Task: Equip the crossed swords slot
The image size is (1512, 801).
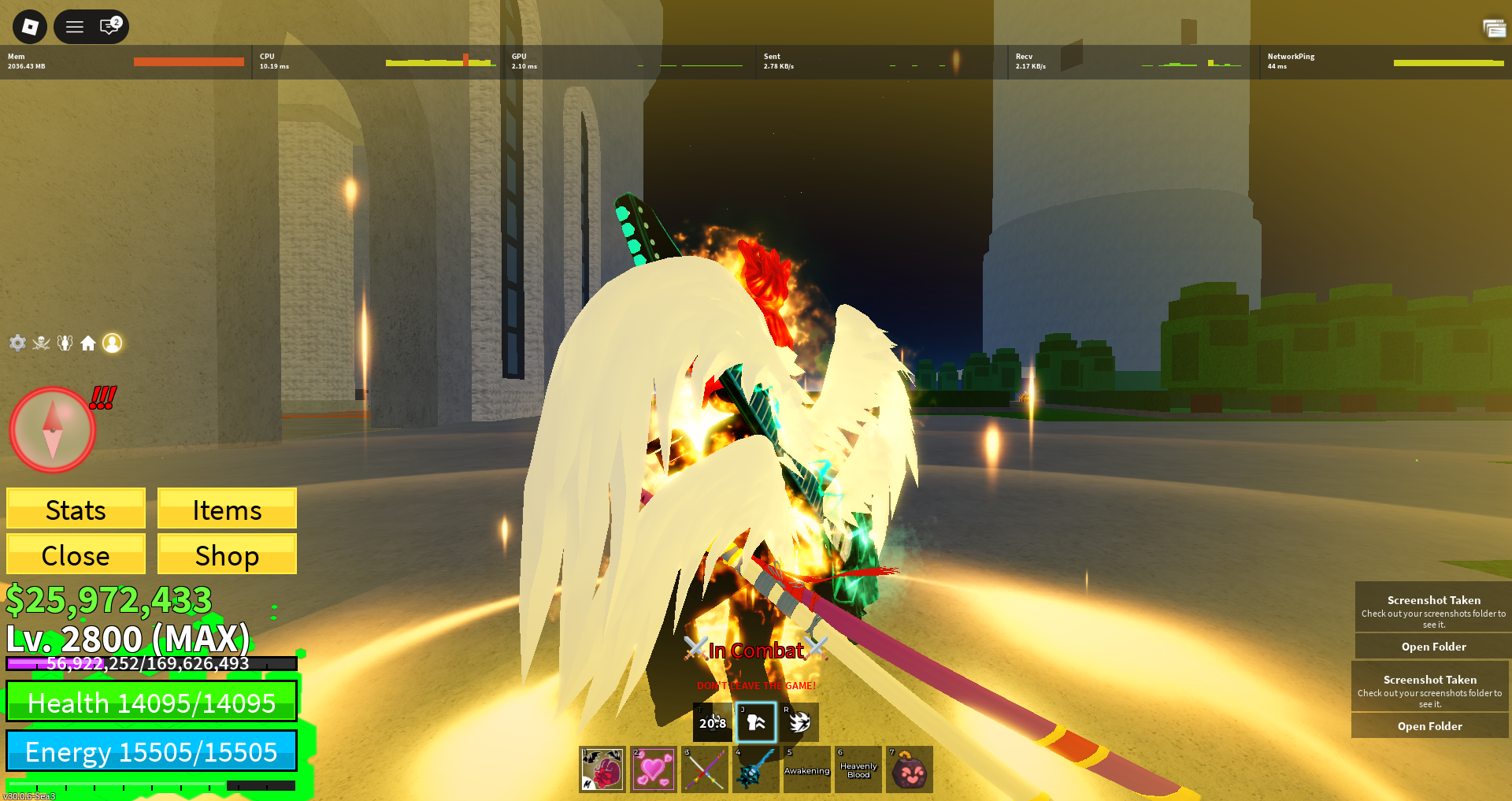Action: (x=705, y=769)
